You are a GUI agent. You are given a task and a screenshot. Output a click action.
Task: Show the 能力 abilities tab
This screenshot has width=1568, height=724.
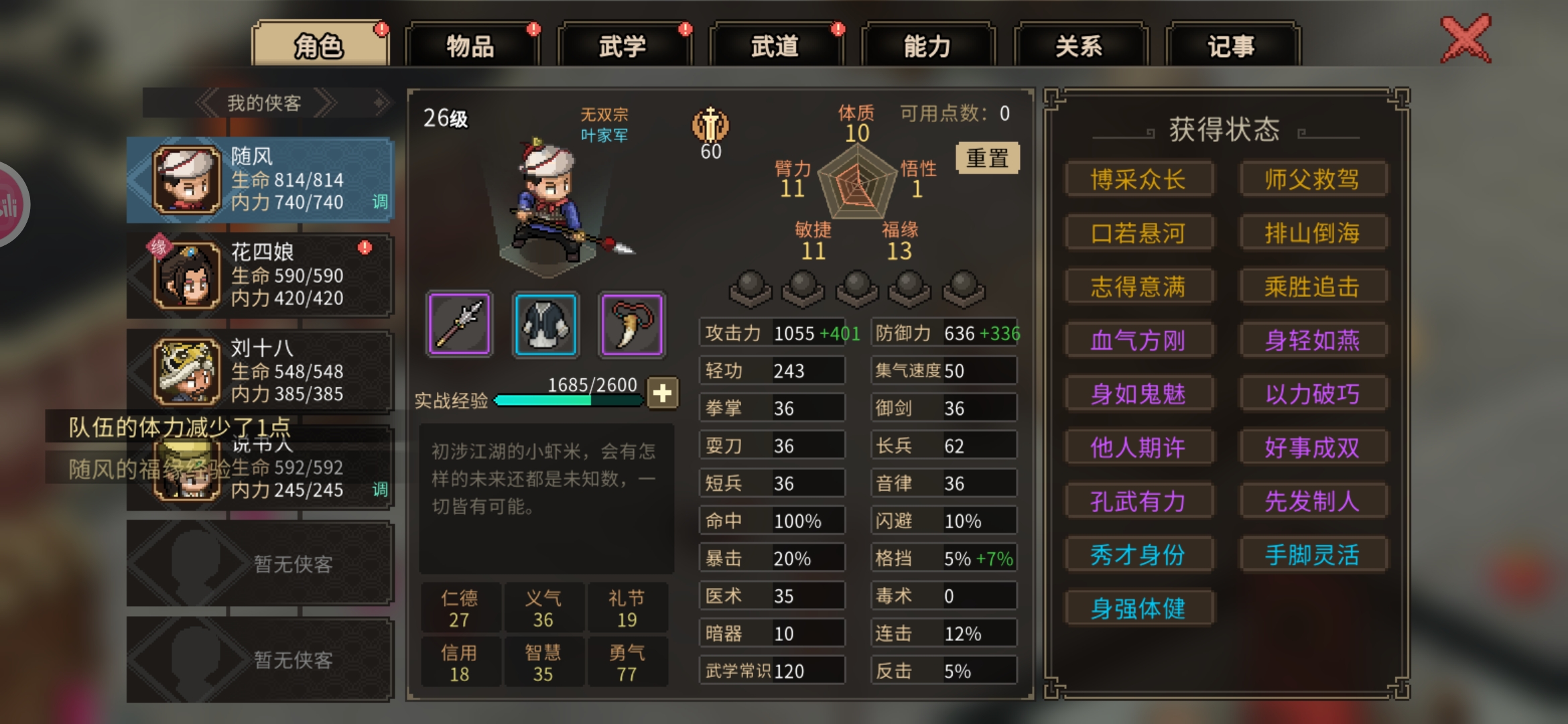[927, 46]
